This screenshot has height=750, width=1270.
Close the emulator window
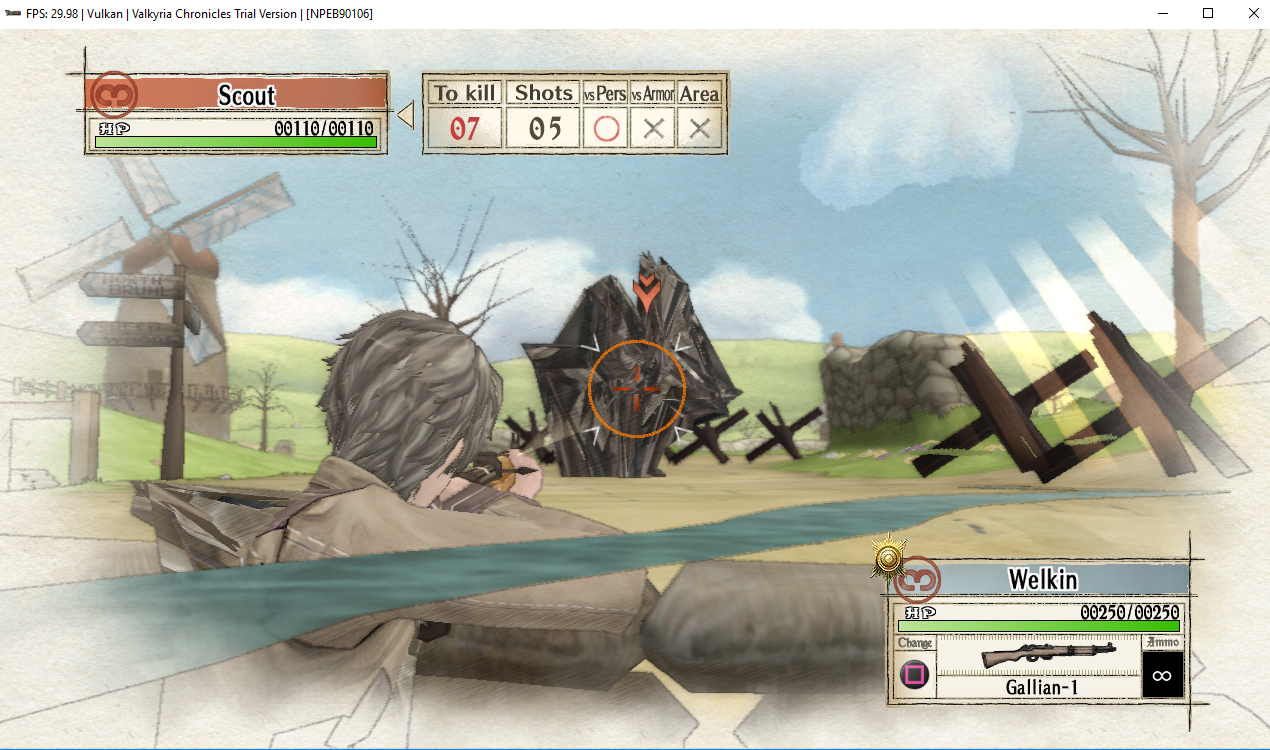(1253, 14)
